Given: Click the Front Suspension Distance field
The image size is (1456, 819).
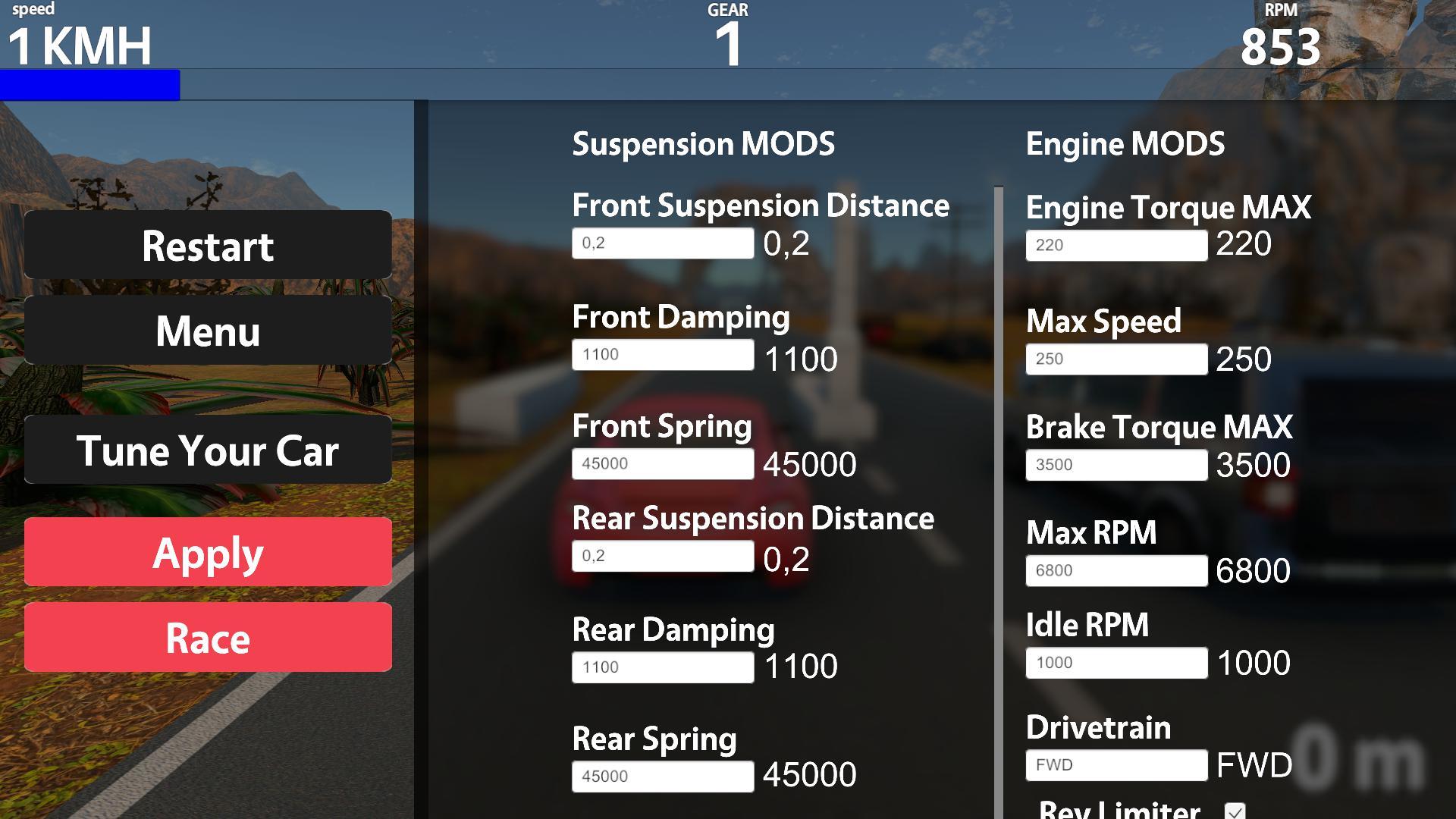Looking at the screenshot, I should point(662,244).
